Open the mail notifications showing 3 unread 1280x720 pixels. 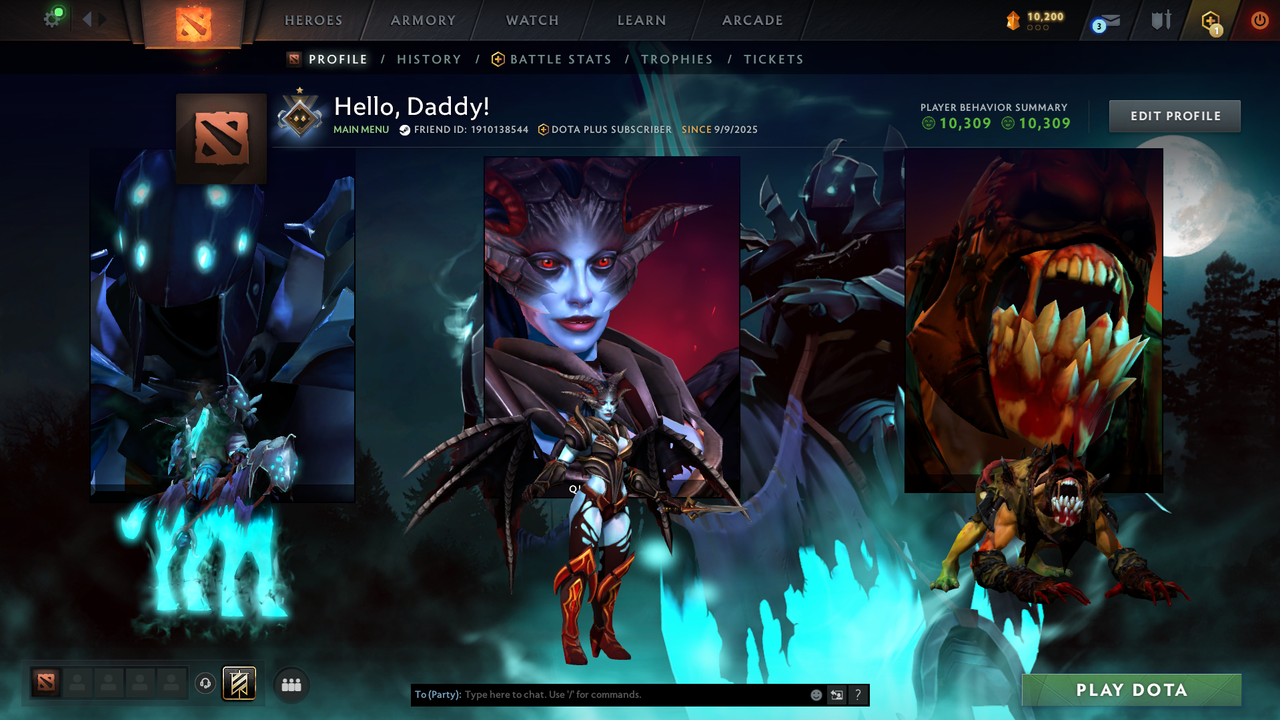pos(1104,21)
